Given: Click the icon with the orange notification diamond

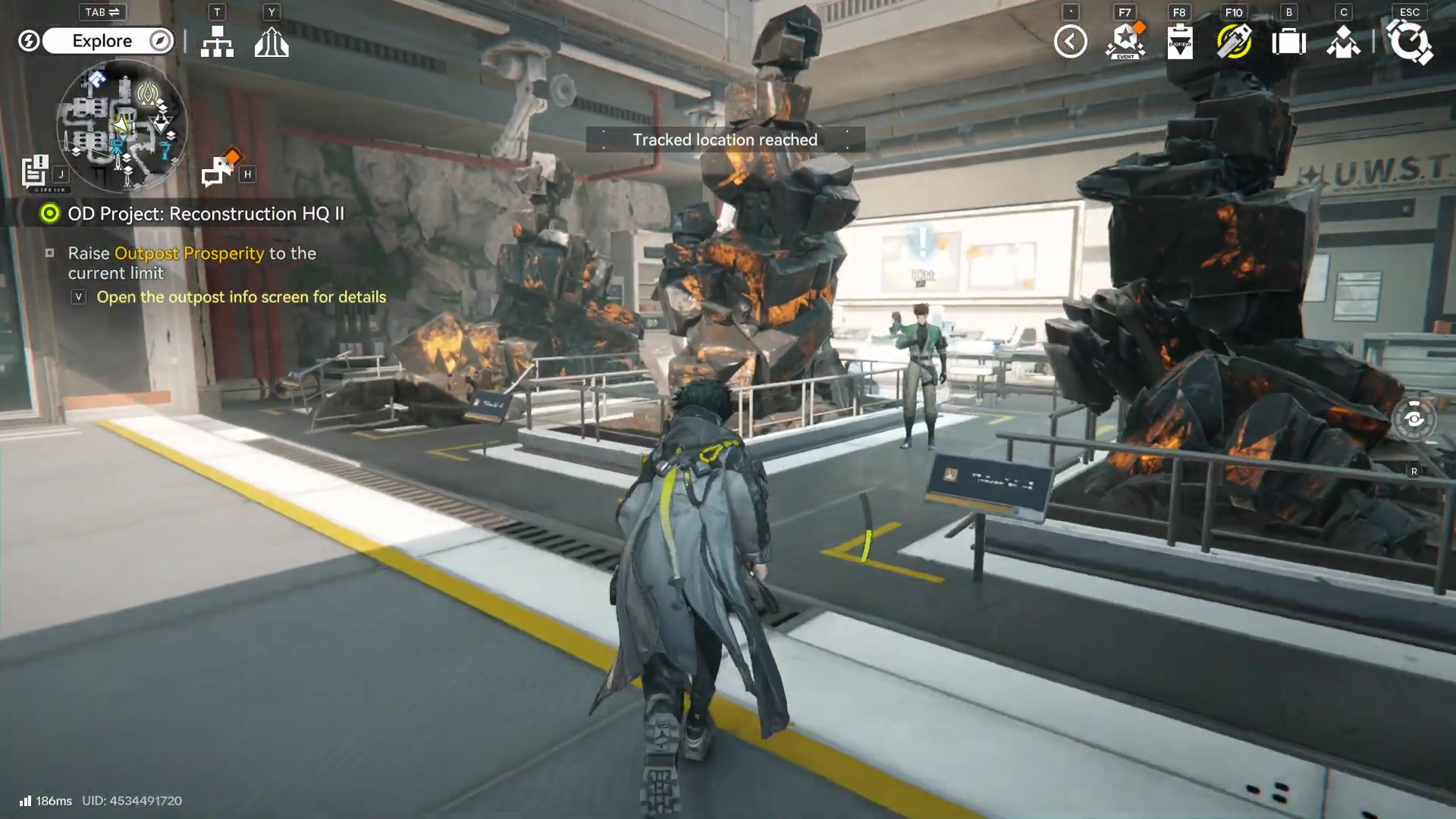Looking at the screenshot, I should click(219, 170).
